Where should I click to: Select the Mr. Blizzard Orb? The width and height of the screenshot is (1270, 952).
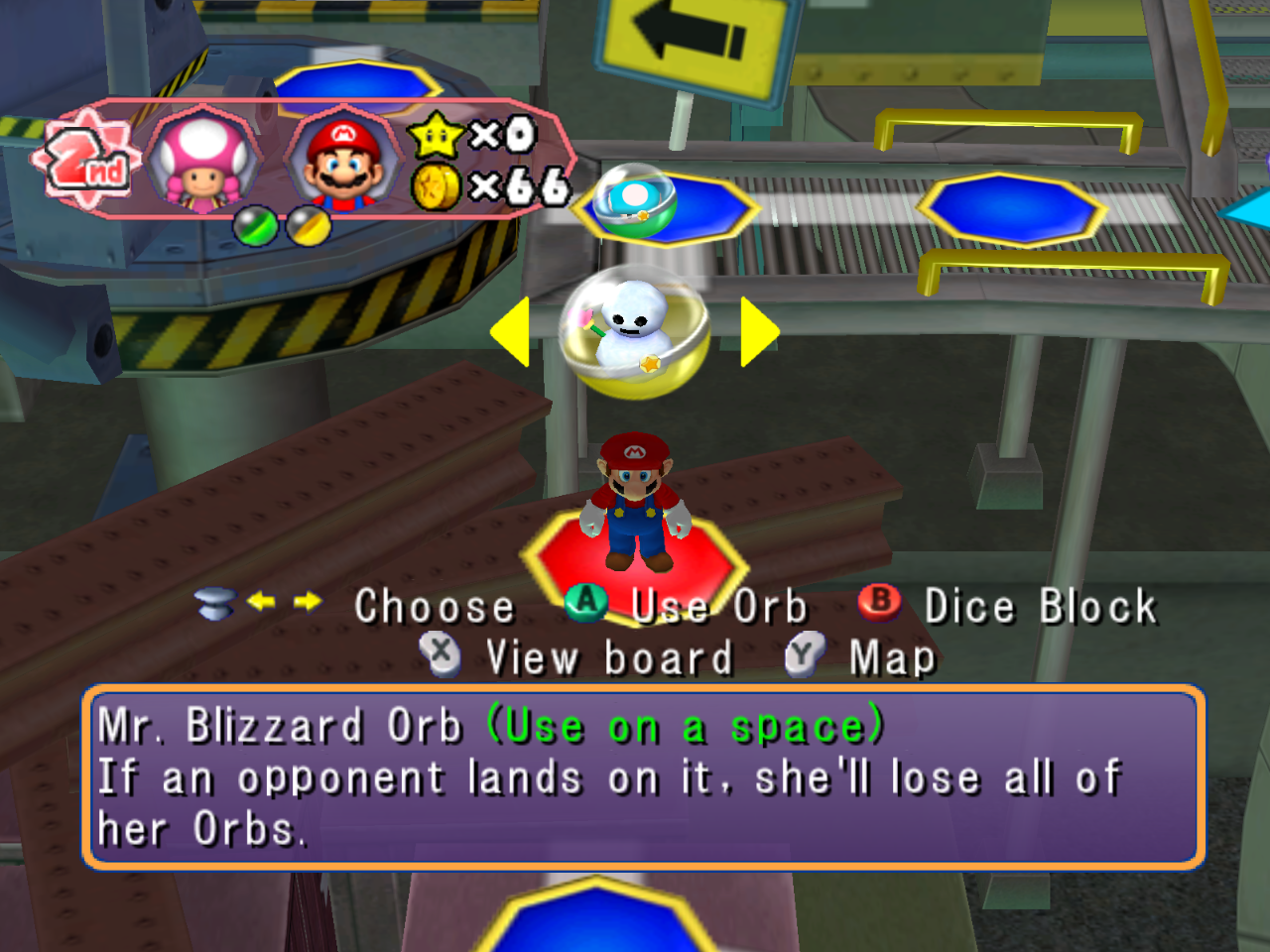pos(635,332)
